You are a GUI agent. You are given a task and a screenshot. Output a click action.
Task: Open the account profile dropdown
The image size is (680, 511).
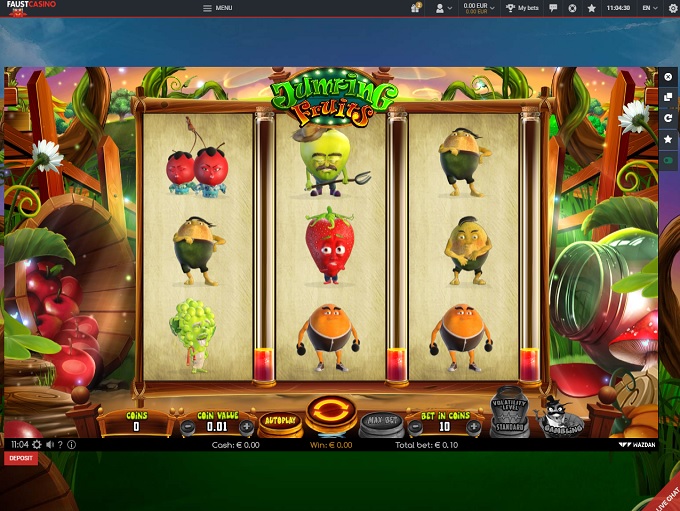click(441, 8)
